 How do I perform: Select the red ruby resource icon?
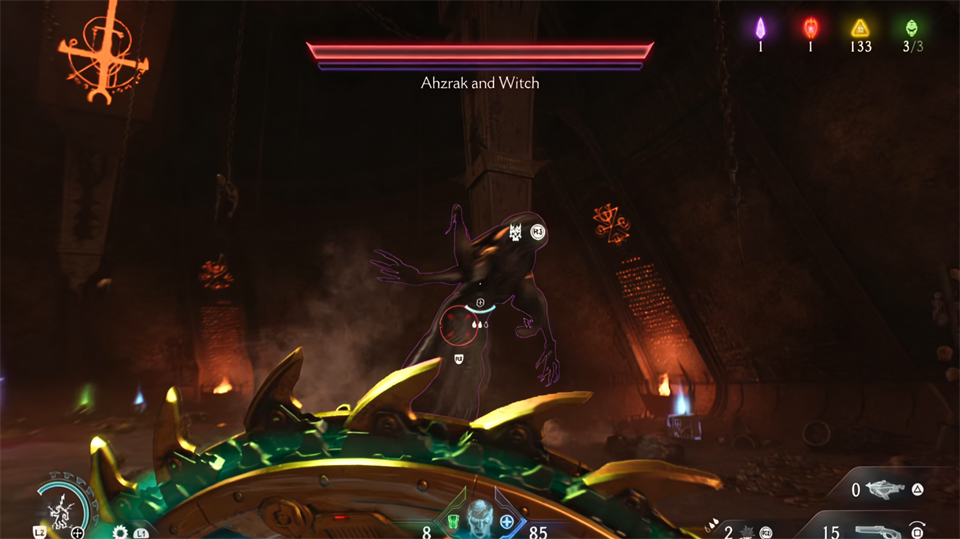(x=809, y=27)
